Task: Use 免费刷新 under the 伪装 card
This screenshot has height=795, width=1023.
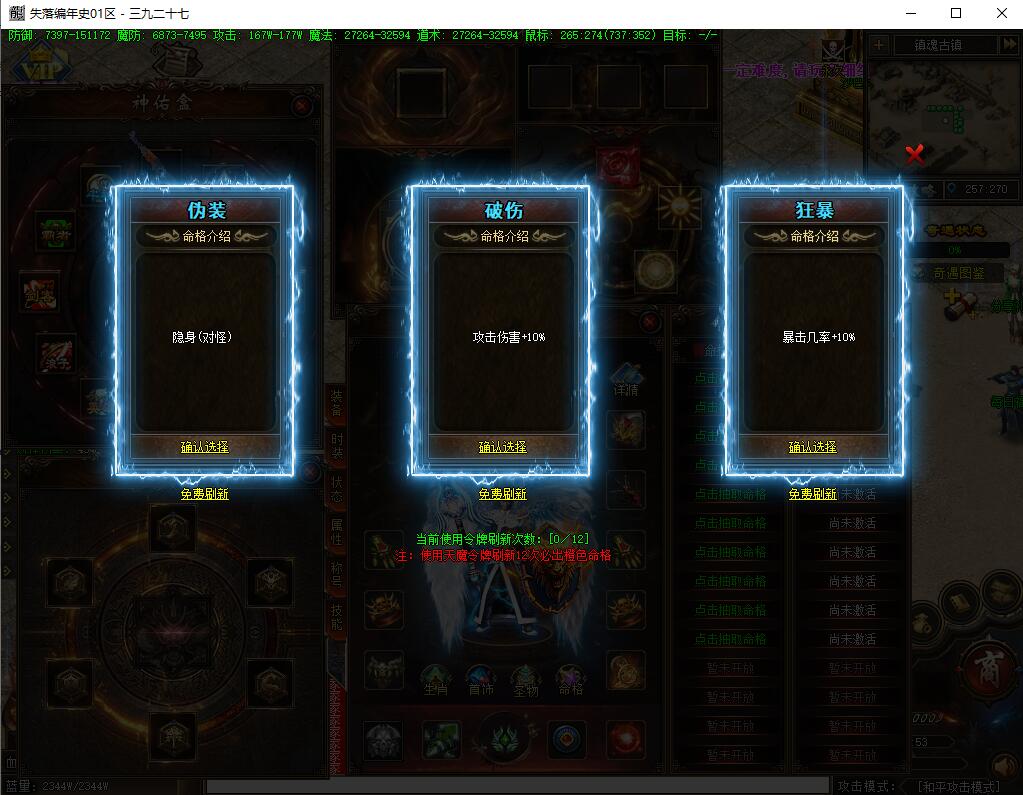Action: (205, 494)
